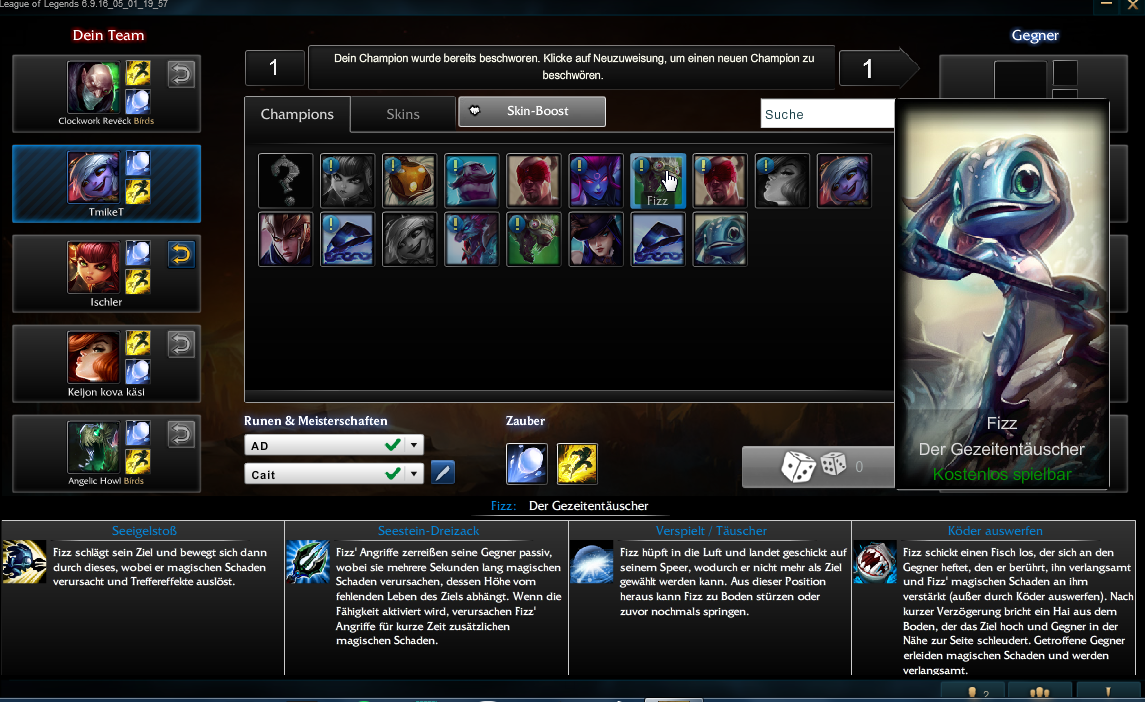Change the yellow Flash summoner spell
1145x702 pixels.
click(577, 463)
